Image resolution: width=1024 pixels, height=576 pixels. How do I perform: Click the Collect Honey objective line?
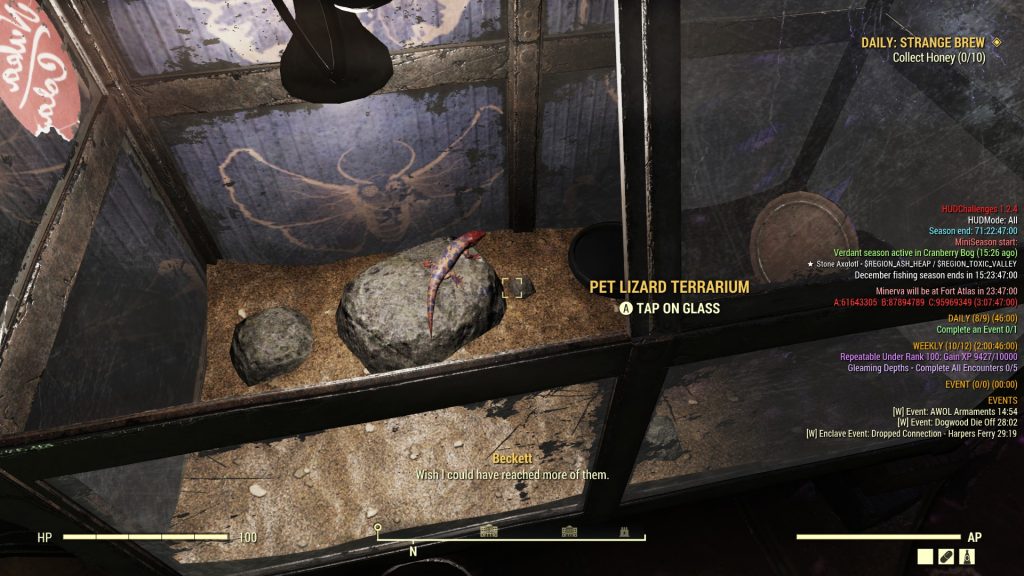coord(939,58)
